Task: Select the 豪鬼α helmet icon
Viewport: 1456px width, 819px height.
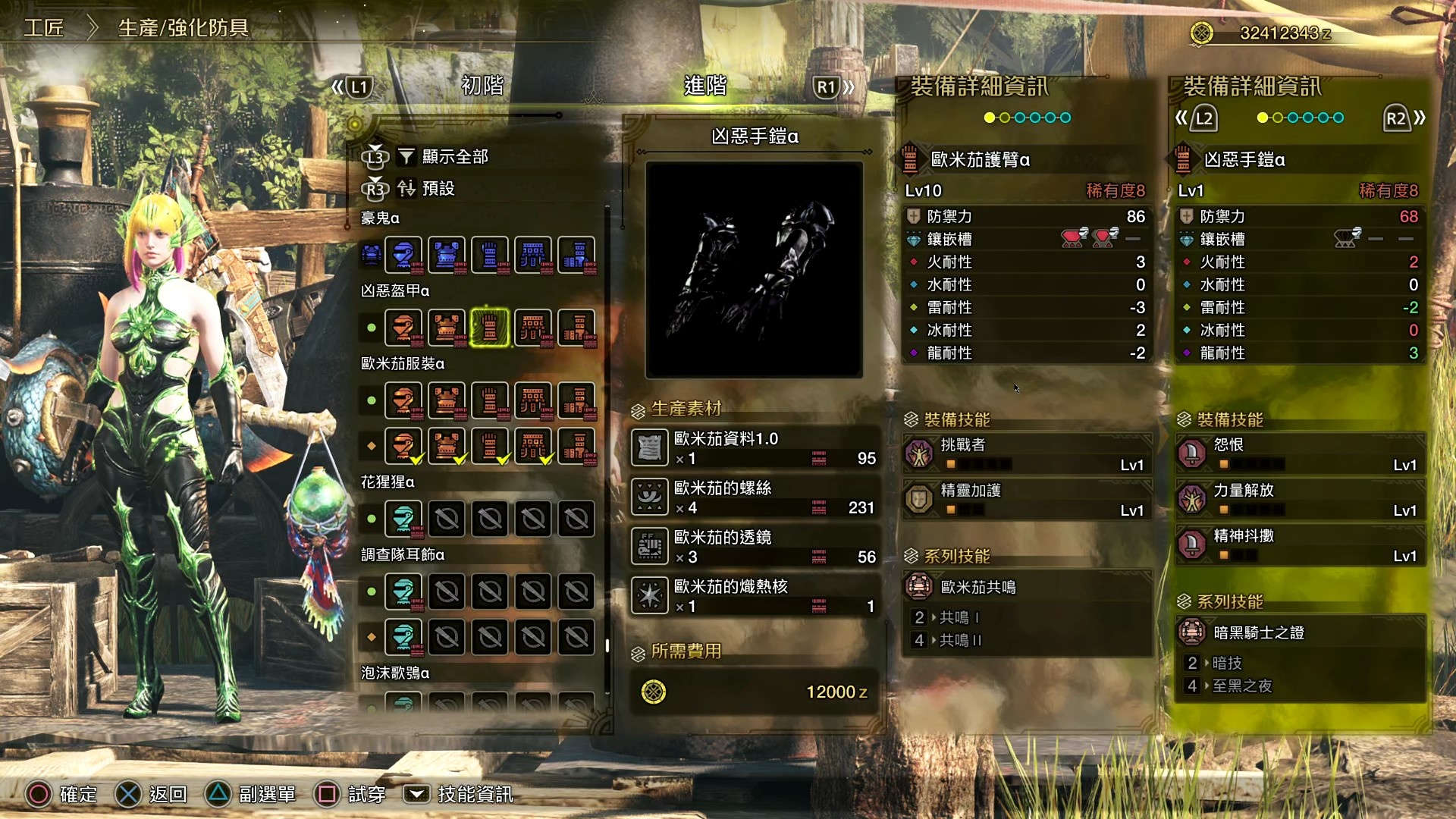Action: [403, 255]
